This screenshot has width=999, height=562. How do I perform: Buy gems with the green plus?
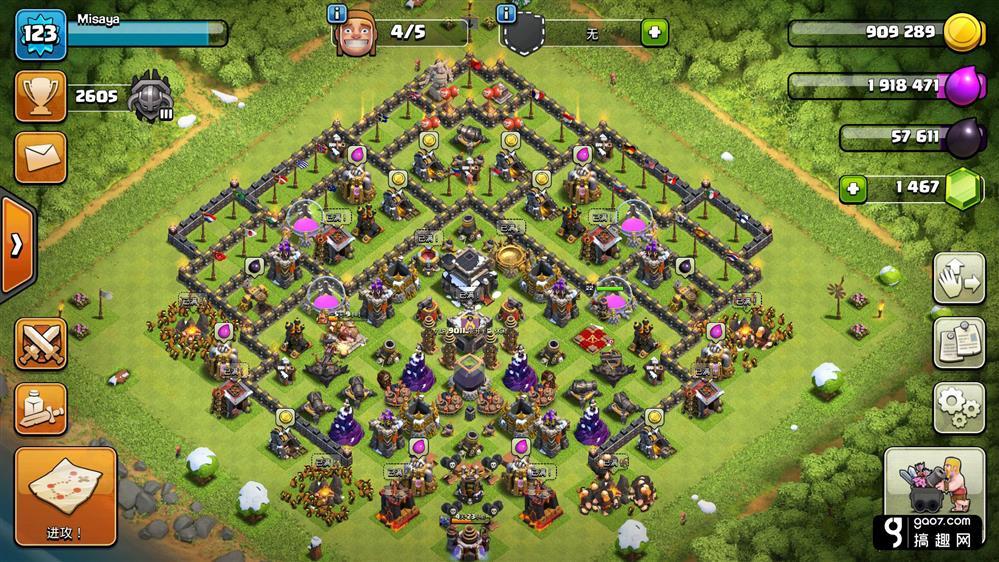click(x=853, y=188)
